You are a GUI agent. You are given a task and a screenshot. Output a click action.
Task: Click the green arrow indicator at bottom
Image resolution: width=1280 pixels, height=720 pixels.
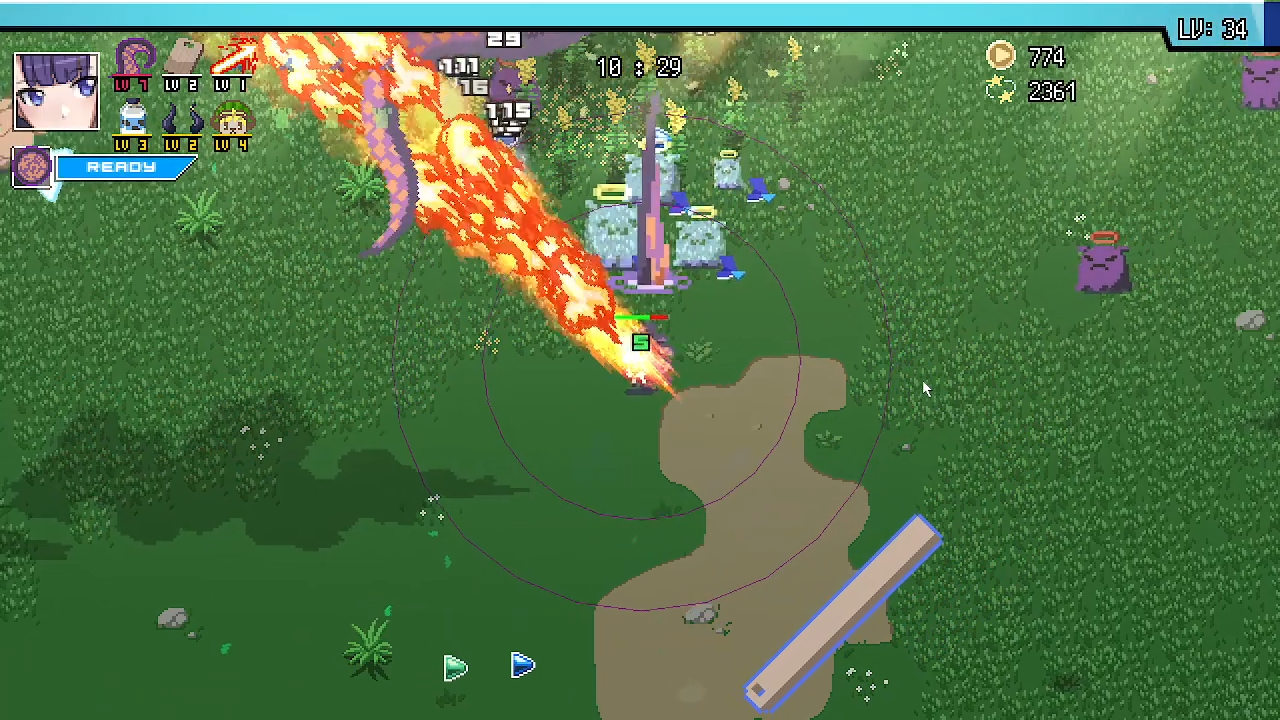[455, 667]
